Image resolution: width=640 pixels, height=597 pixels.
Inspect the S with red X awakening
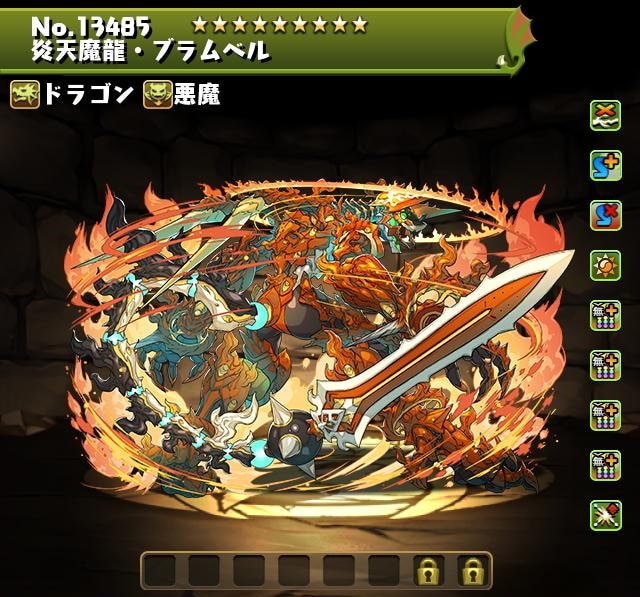pyautogui.click(x=603, y=215)
